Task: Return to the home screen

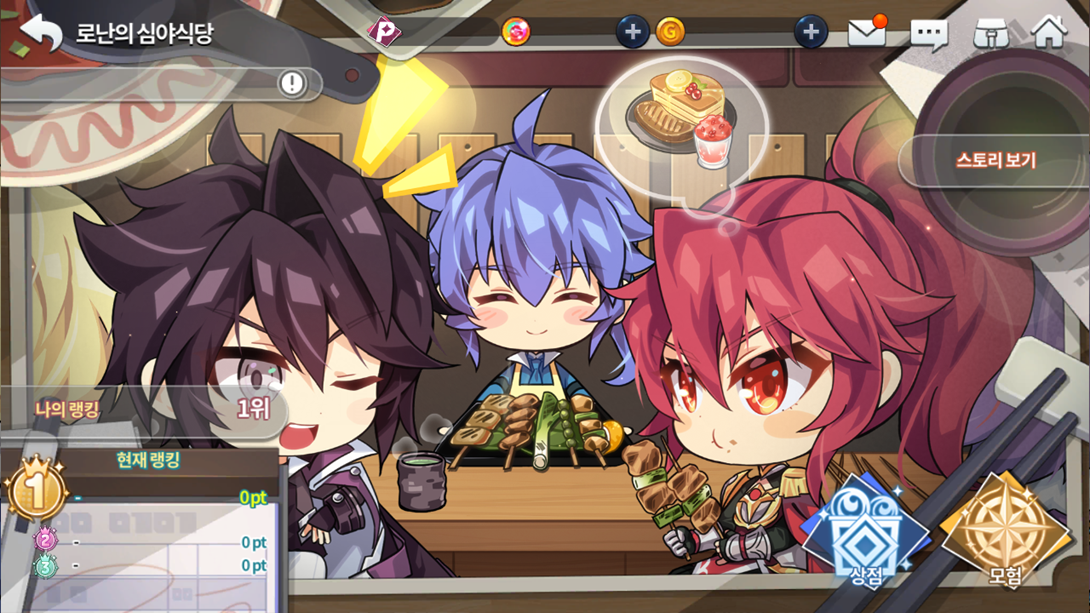Action: pos(1049,32)
